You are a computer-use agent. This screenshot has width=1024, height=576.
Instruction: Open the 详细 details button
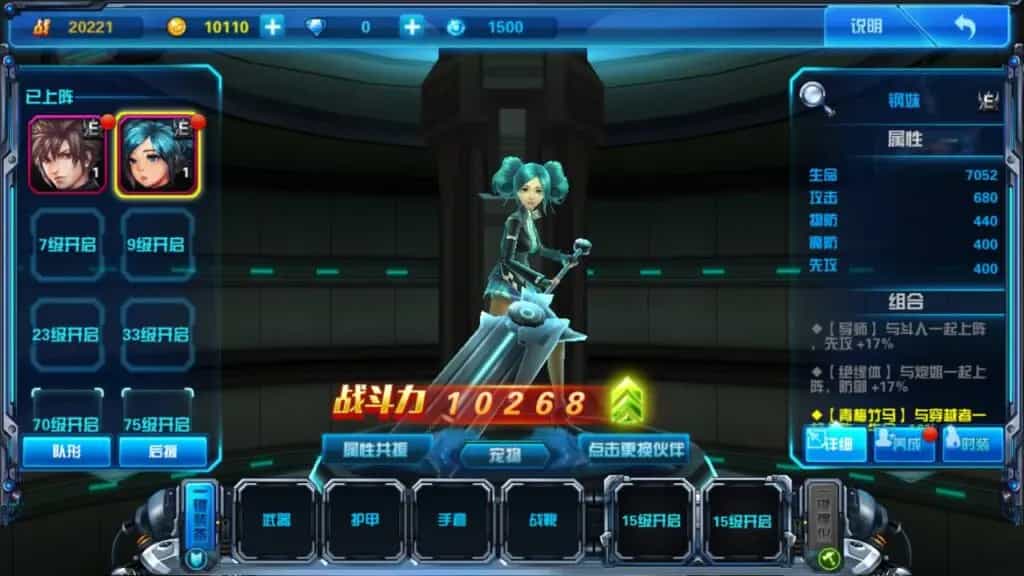tap(836, 444)
